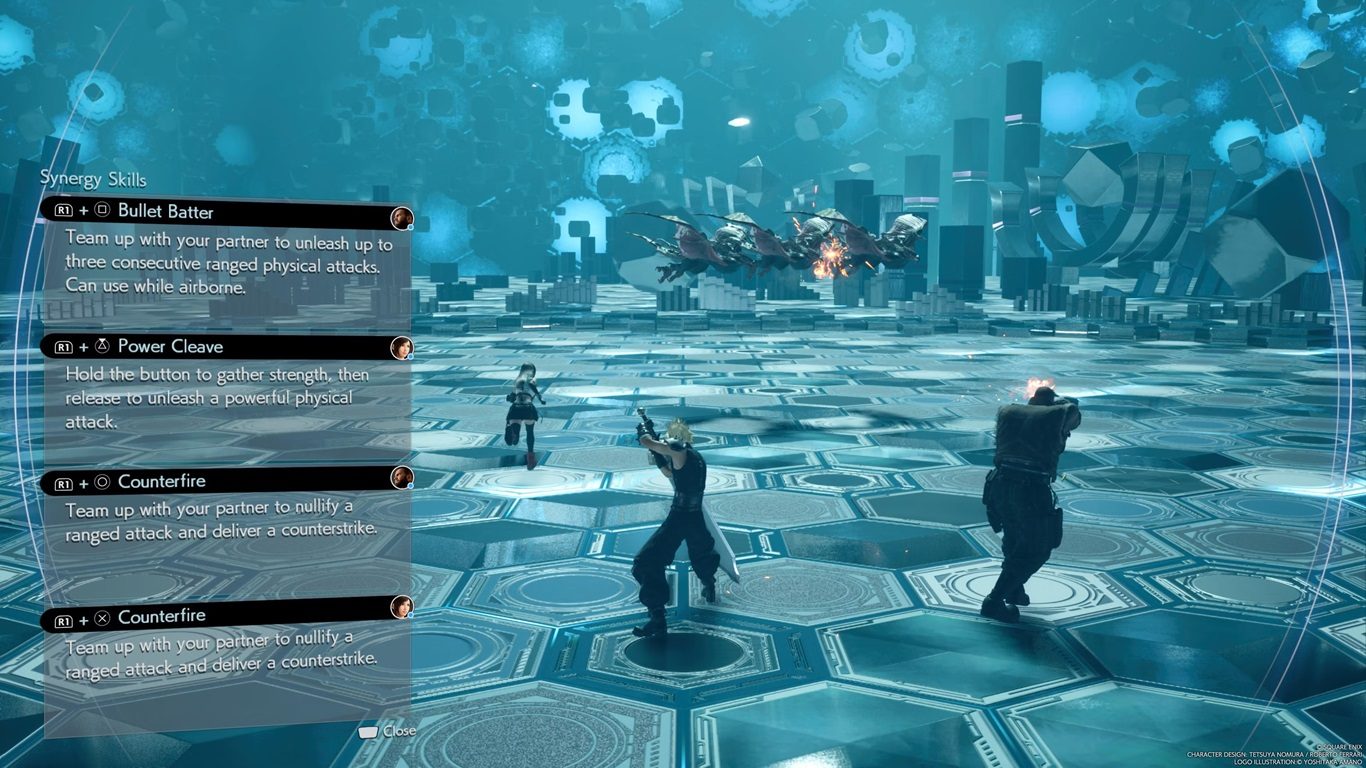Select the Counterfire skill with Barret's portrait
The image size is (1366, 768).
pyautogui.click(x=161, y=481)
